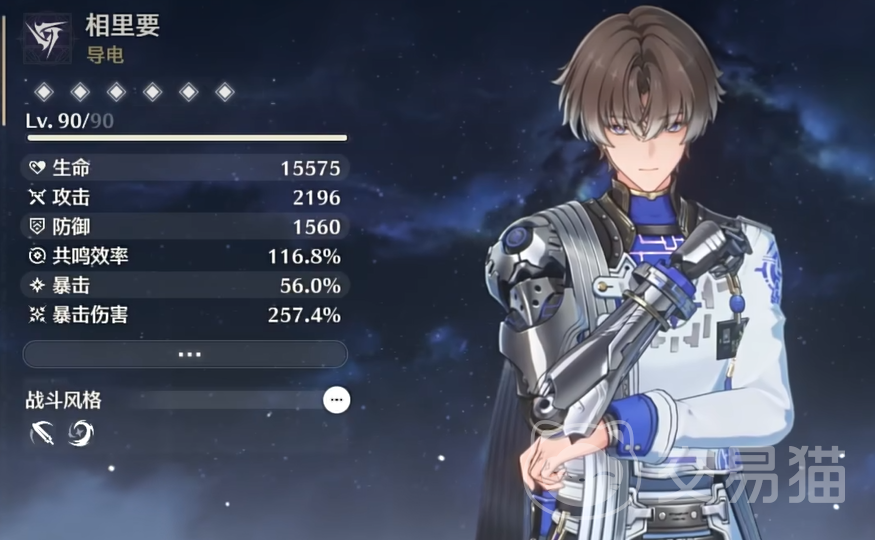Select the sword slash combat style icon
This screenshot has width=875, height=540.
(42, 433)
